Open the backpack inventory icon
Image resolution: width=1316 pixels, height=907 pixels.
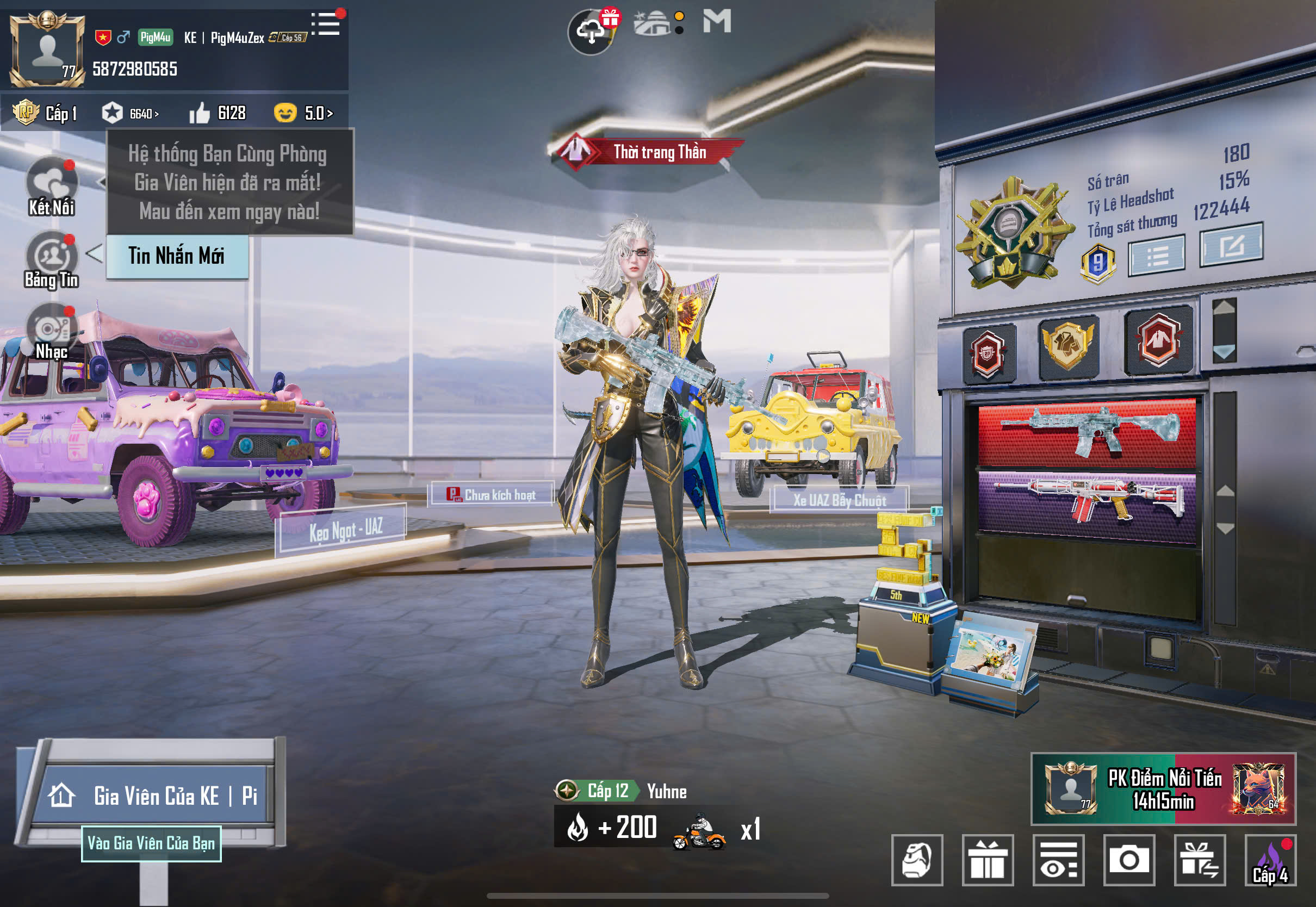917,860
